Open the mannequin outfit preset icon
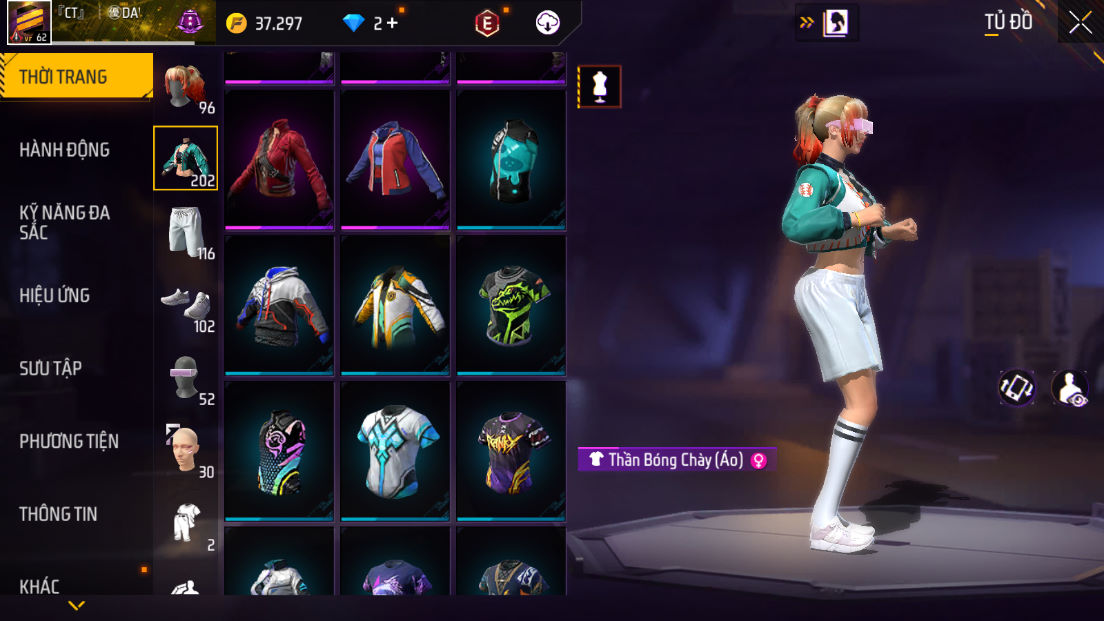 click(600, 87)
